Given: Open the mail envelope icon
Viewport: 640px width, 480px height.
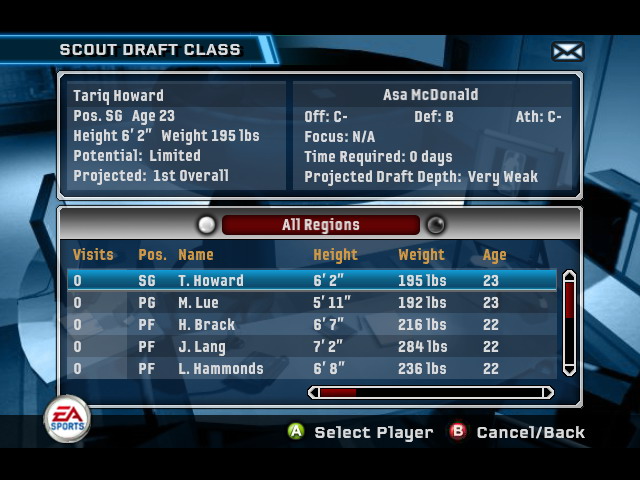Looking at the screenshot, I should [568, 51].
